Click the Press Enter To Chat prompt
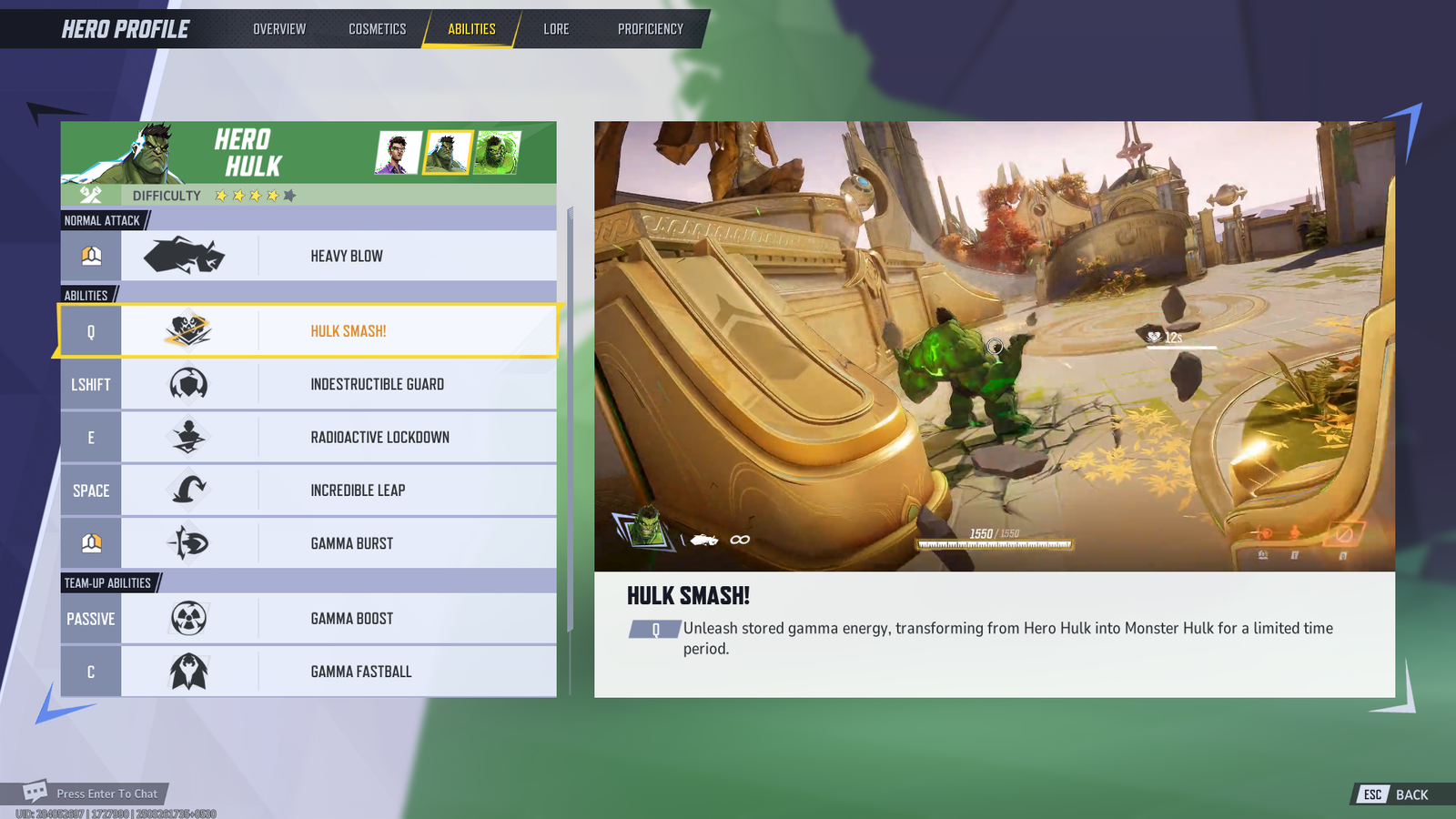Viewport: 1456px width, 819px height. pyautogui.click(x=106, y=793)
